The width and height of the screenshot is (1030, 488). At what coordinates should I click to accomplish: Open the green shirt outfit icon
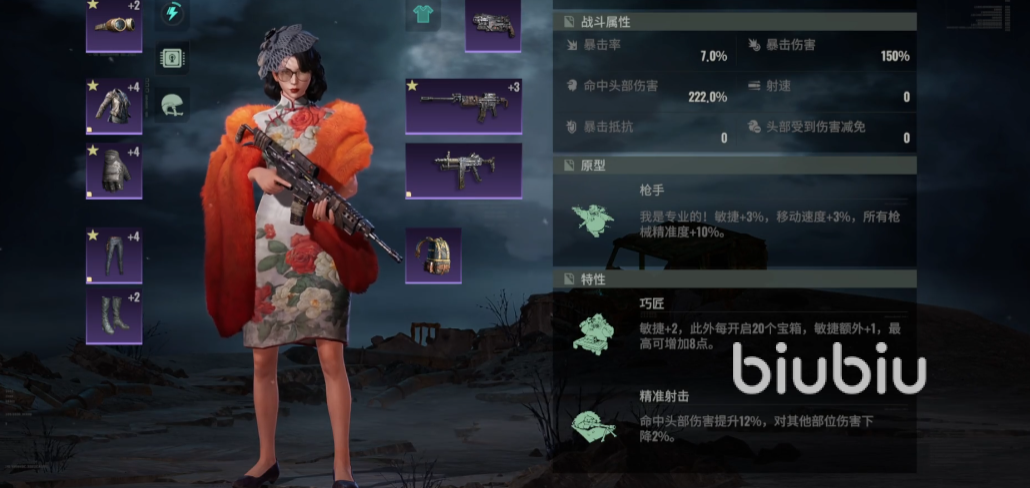click(422, 13)
